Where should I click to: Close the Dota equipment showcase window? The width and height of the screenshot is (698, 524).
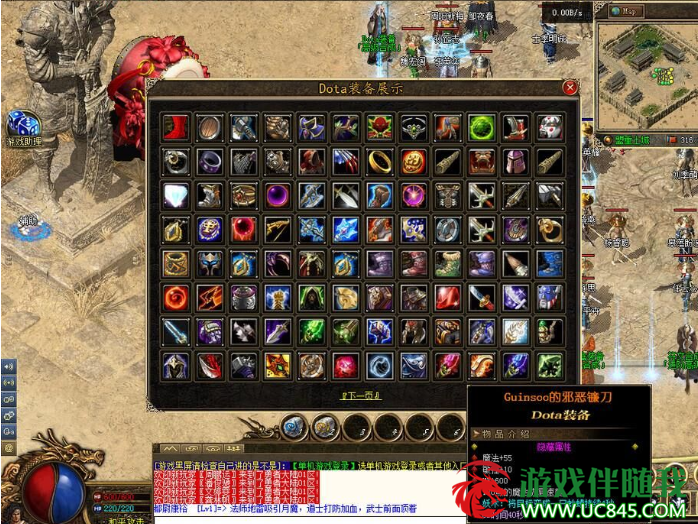tap(570, 88)
